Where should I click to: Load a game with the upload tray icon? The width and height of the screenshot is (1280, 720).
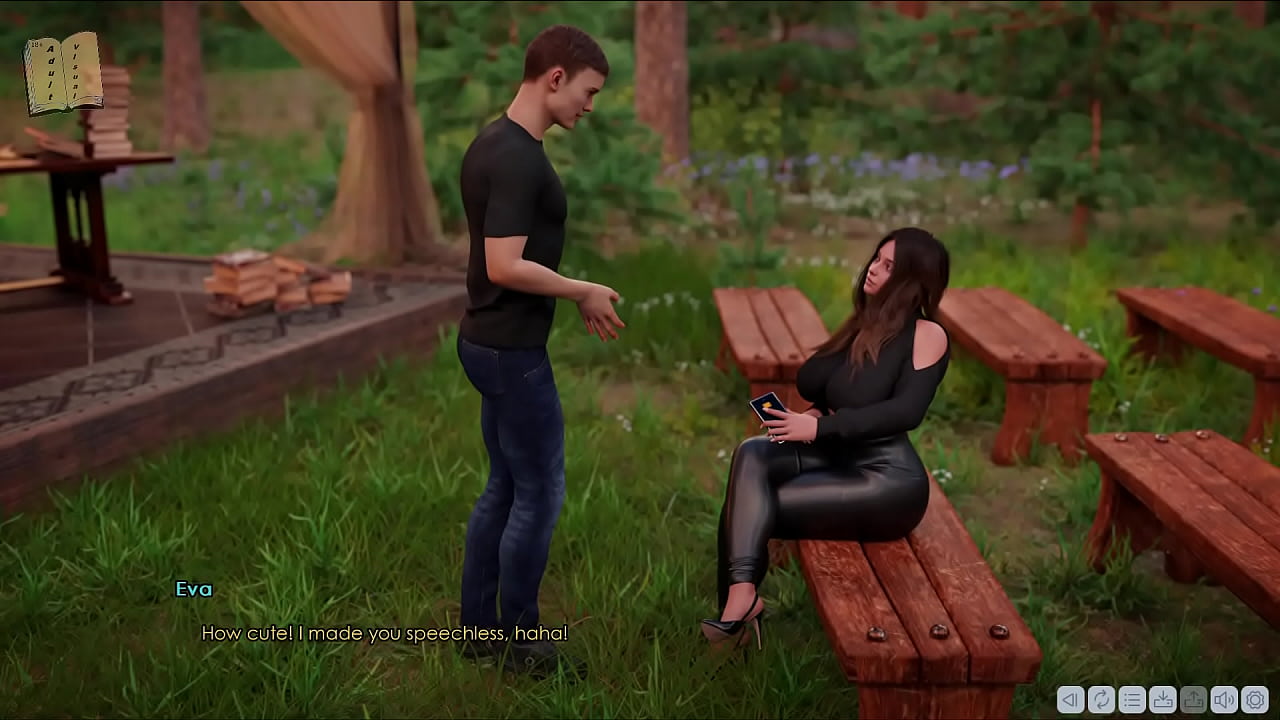click(x=1193, y=699)
